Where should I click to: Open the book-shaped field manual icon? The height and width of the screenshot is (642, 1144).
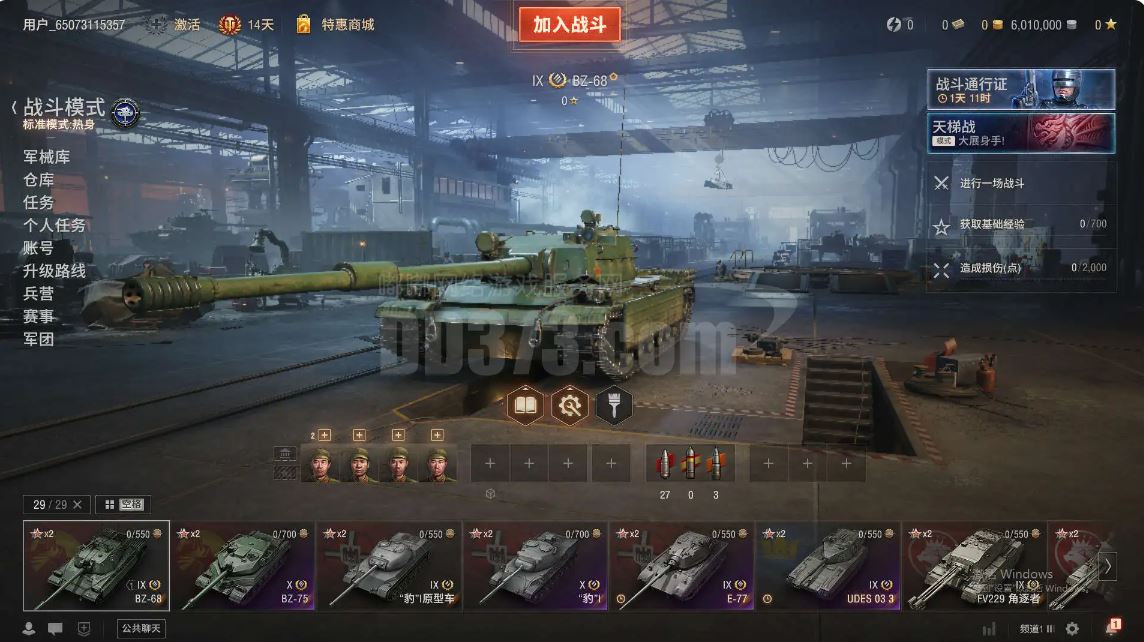pyautogui.click(x=526, y=405)
